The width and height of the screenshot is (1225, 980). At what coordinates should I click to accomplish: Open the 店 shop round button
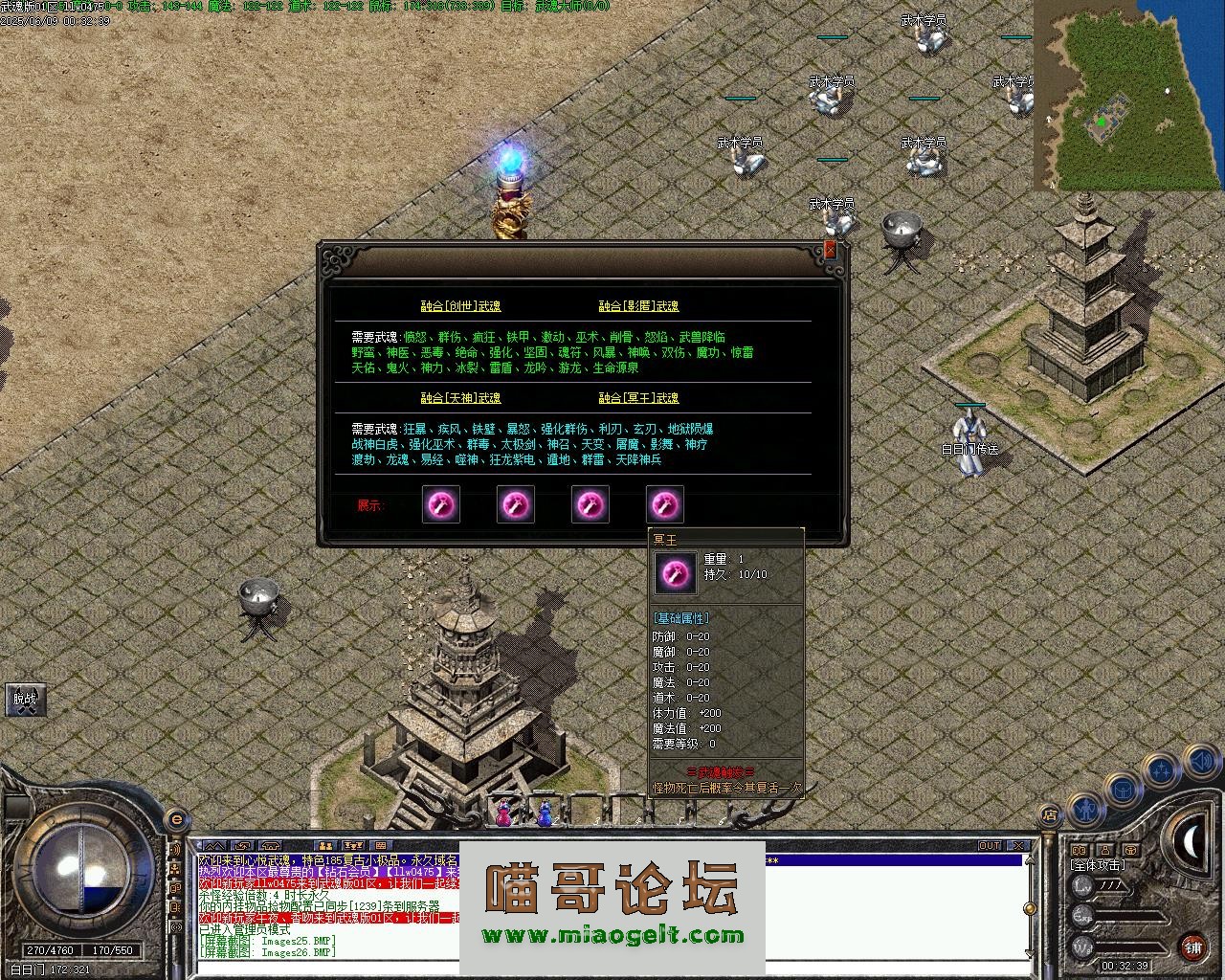pos(1049,815)
